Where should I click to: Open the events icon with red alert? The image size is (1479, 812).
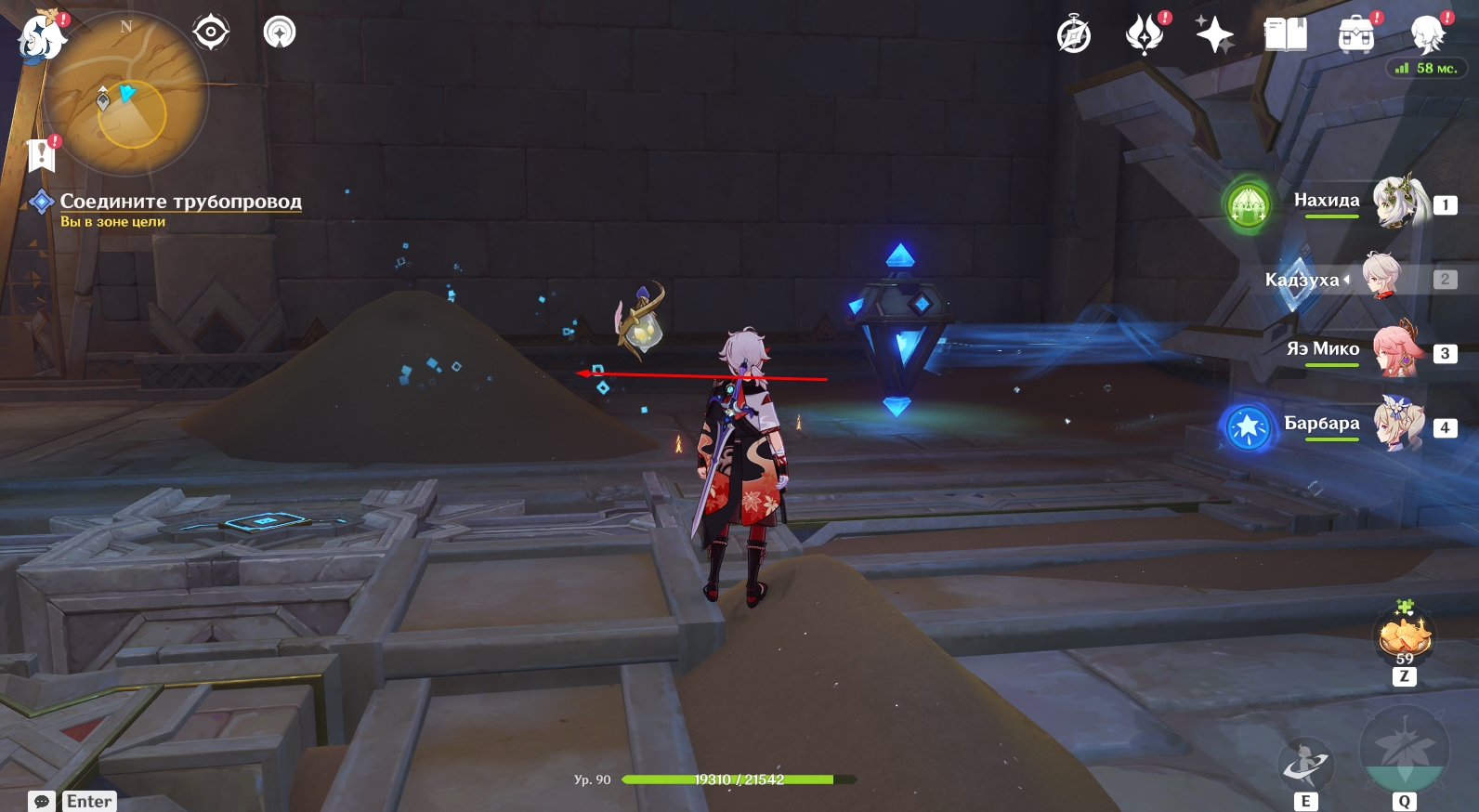(x=1145, y=35)
